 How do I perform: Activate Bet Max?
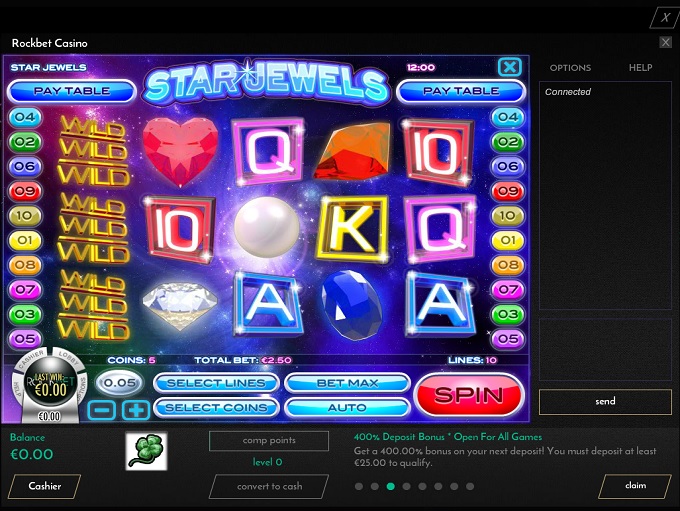click(347, 383)
